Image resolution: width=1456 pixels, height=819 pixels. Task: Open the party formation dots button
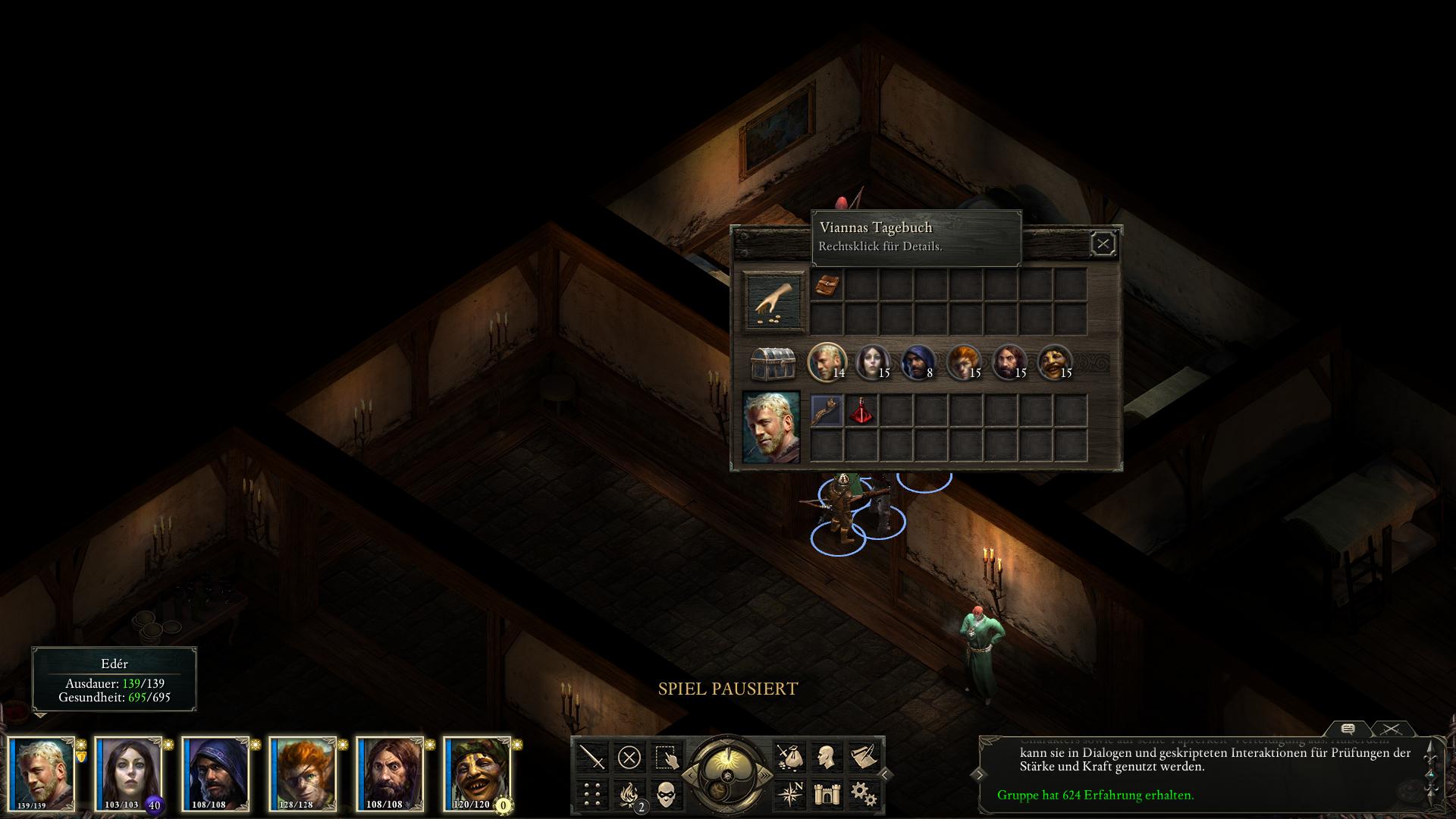click(x=592, y=794)
